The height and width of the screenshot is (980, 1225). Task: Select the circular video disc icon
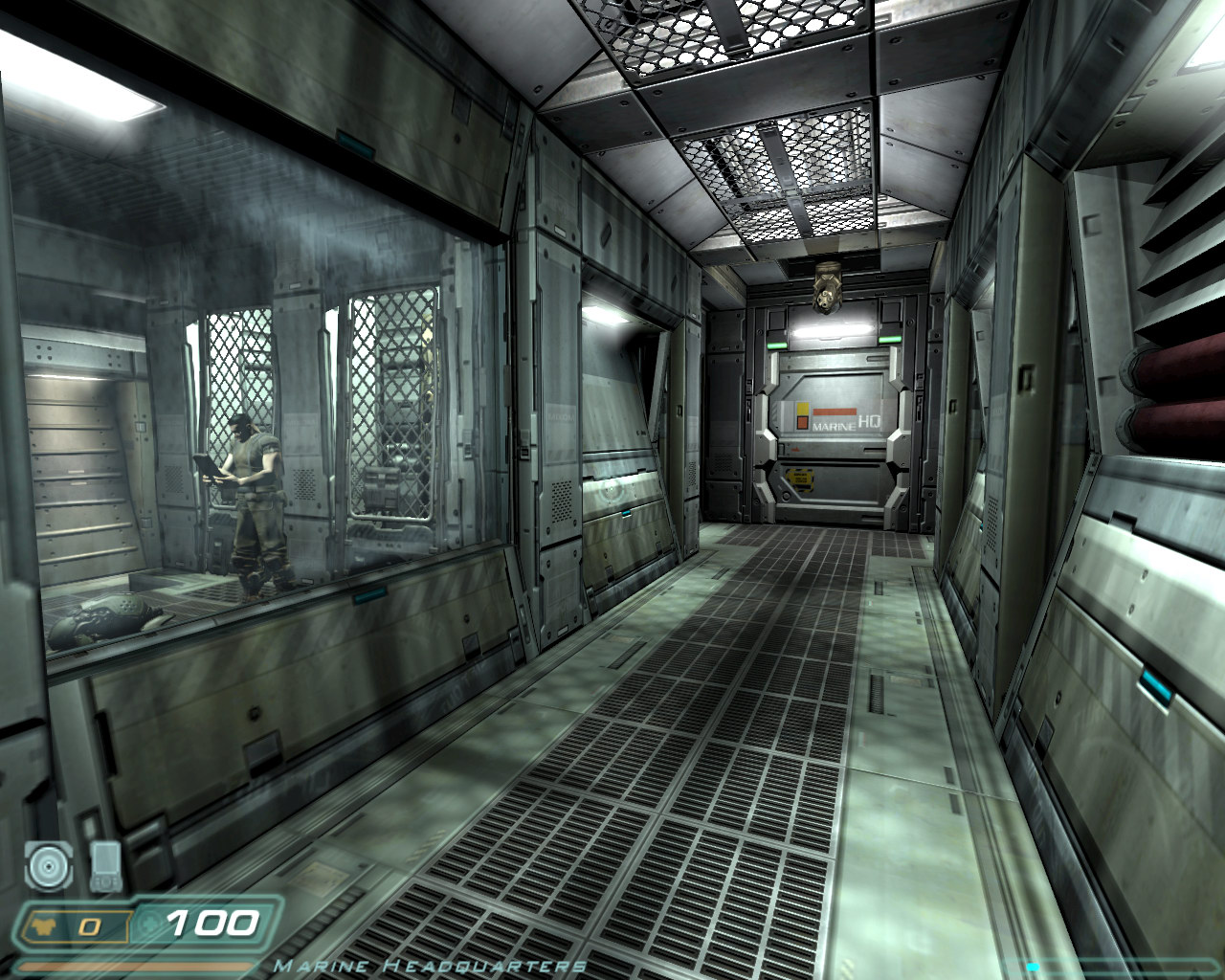49,866
